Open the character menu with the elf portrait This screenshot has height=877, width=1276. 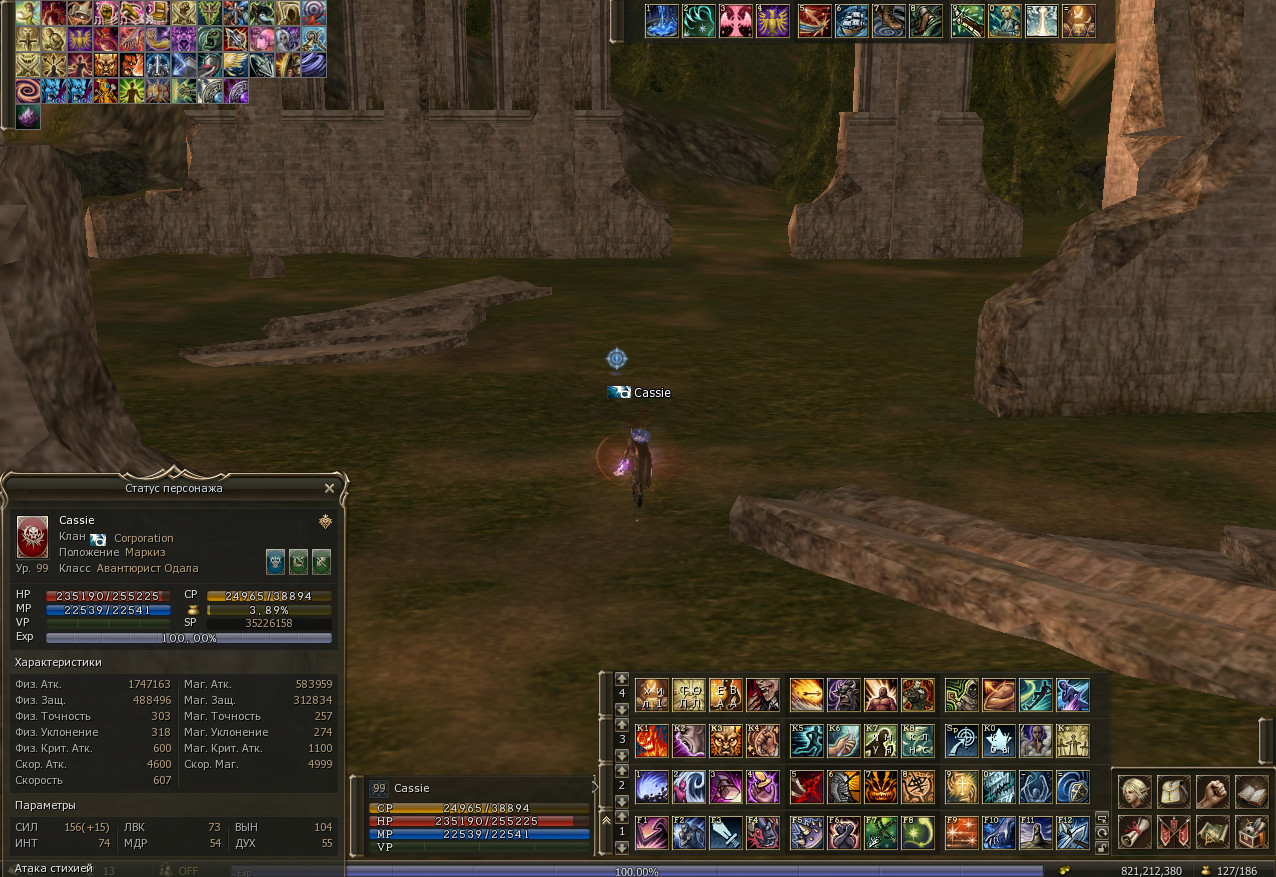click(1134, 792)
